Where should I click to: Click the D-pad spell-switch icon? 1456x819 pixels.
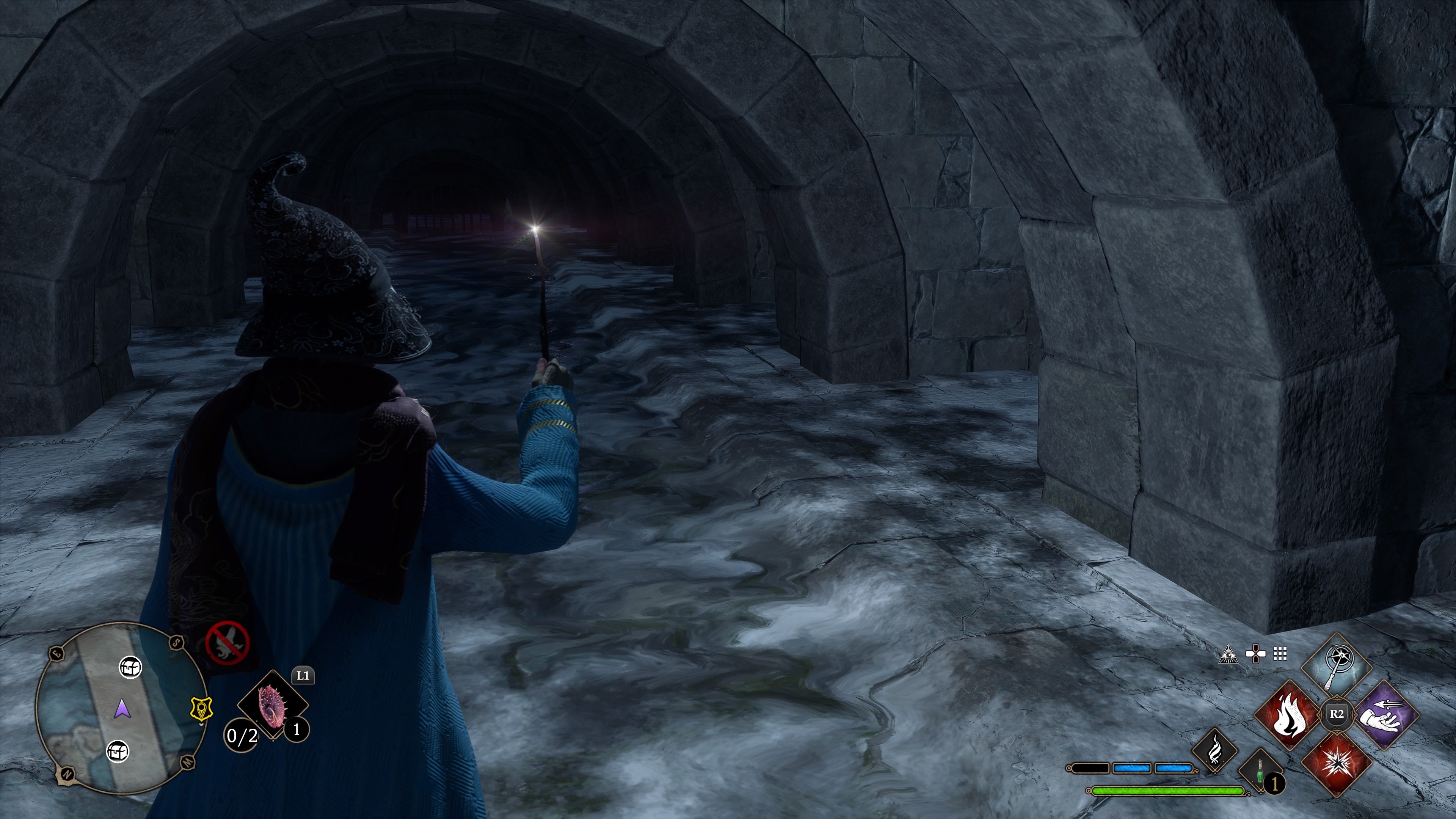[x=1255, y=653]
